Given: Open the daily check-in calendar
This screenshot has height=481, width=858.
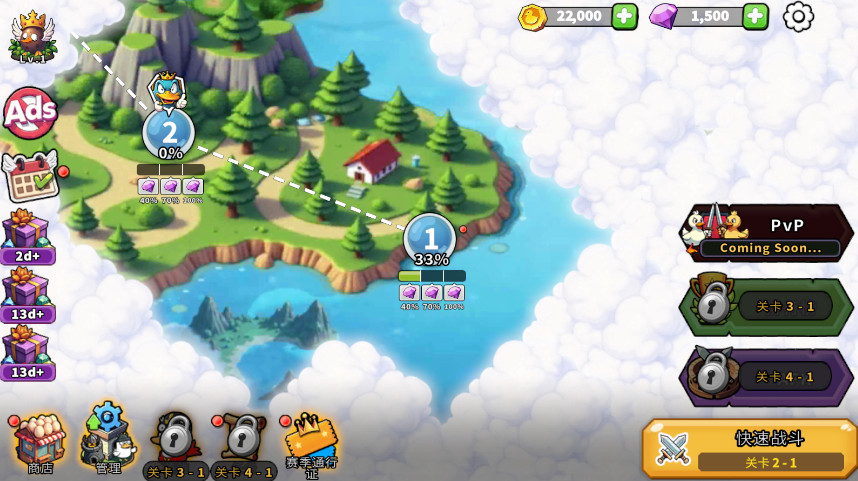Looking at the screenshot, I should 30,176.
